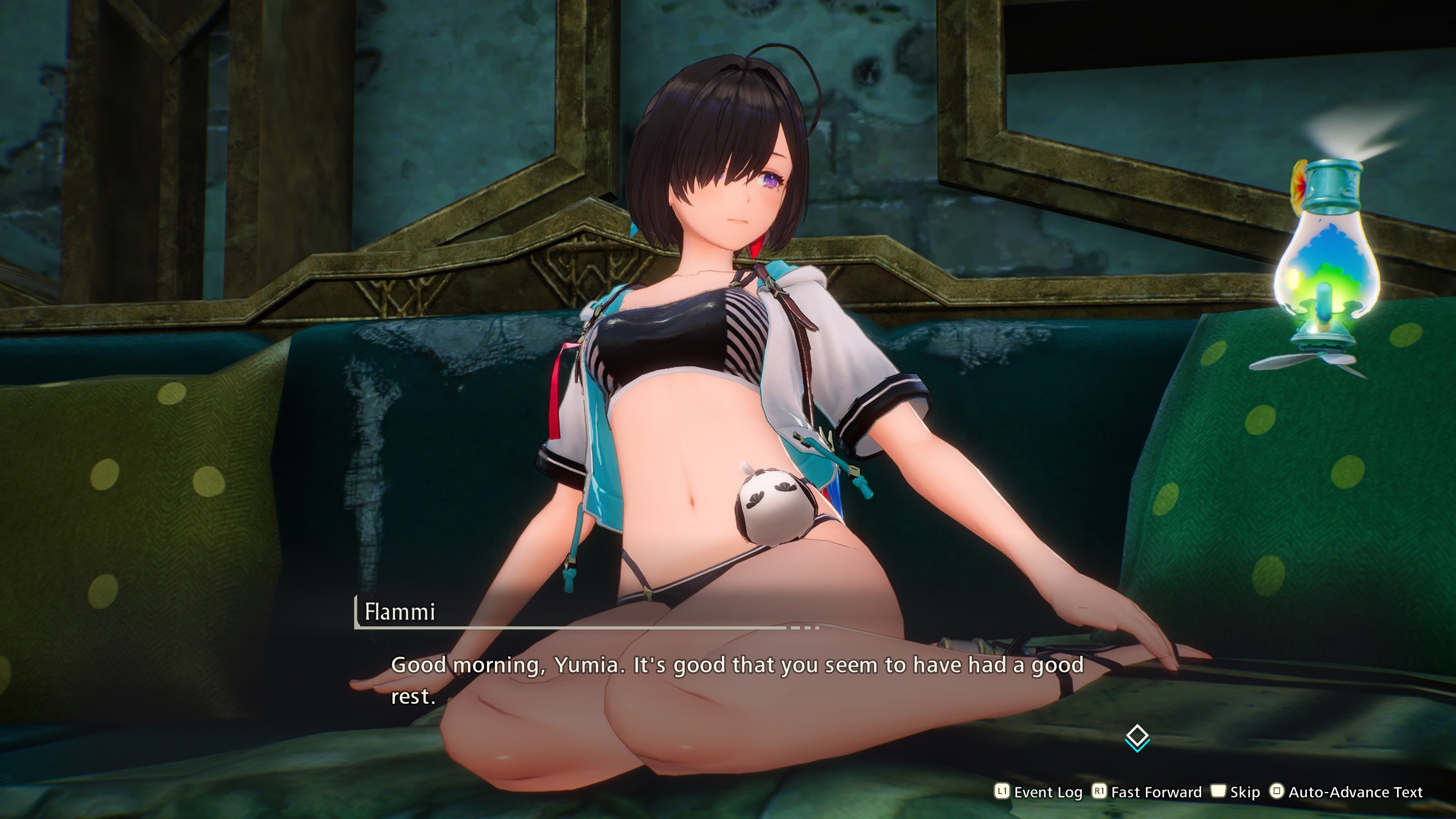Screen dimensions: 1456x819
Task: Open the Event Log
Action: click(x=1039, y=792)
